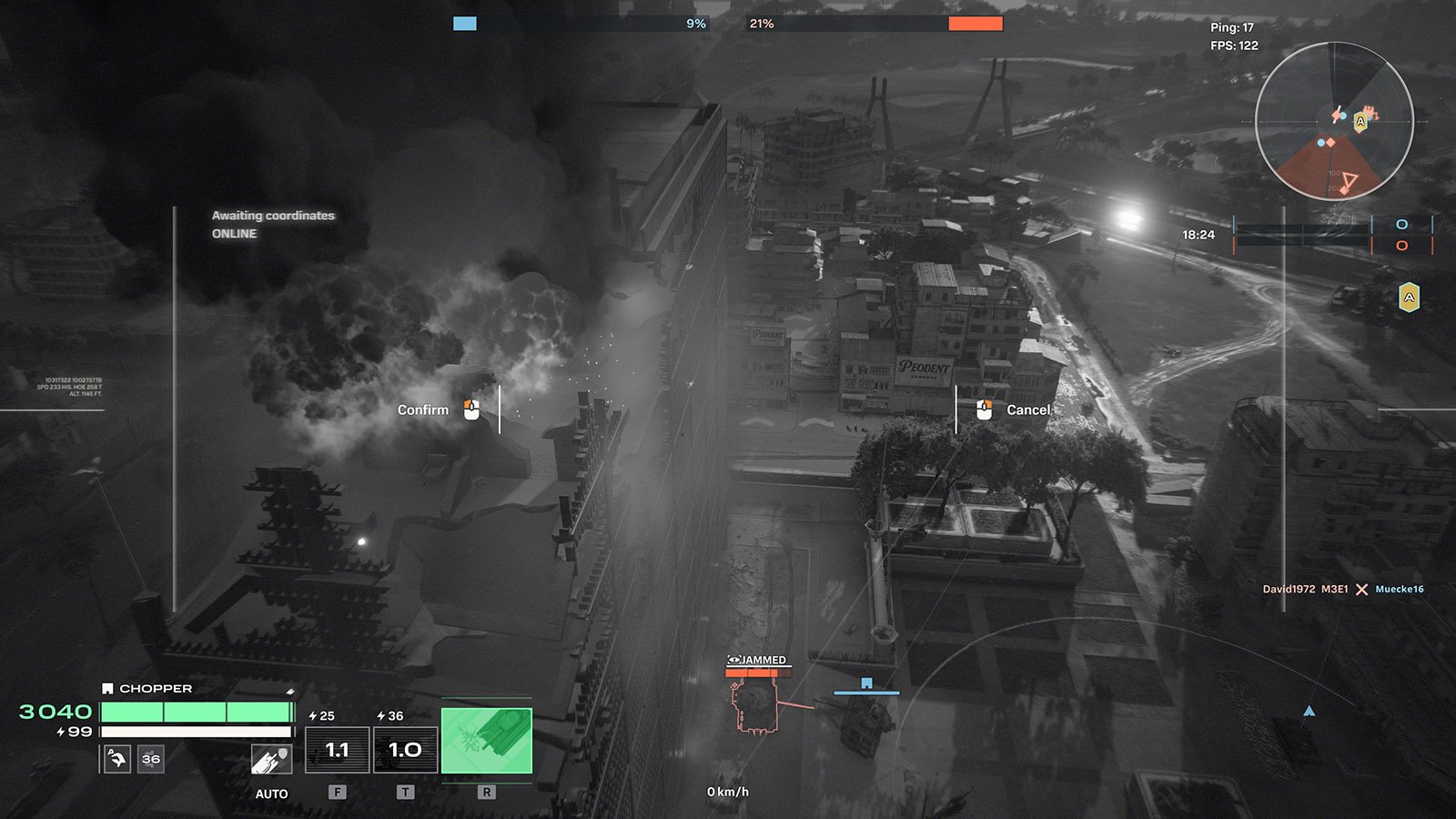Click the AUTO rocket weapon icon
This screenshot has height=819, width=1456.
pyautogui.click(x=270, y=759)
